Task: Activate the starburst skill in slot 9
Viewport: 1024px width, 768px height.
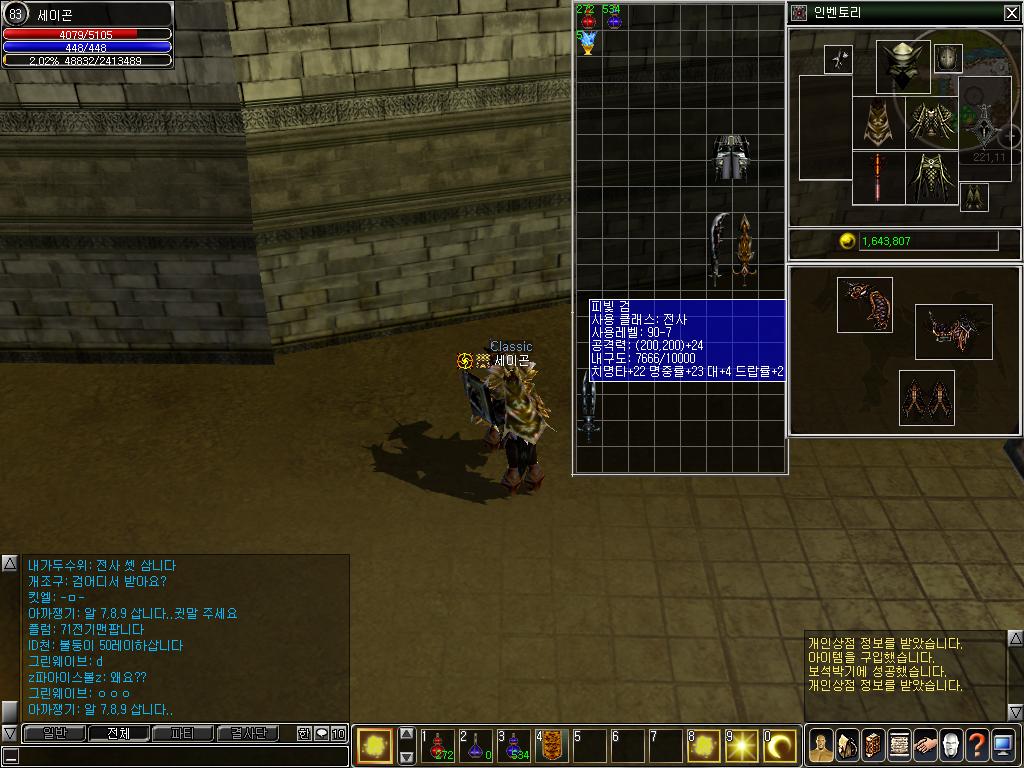Action: 742,746
